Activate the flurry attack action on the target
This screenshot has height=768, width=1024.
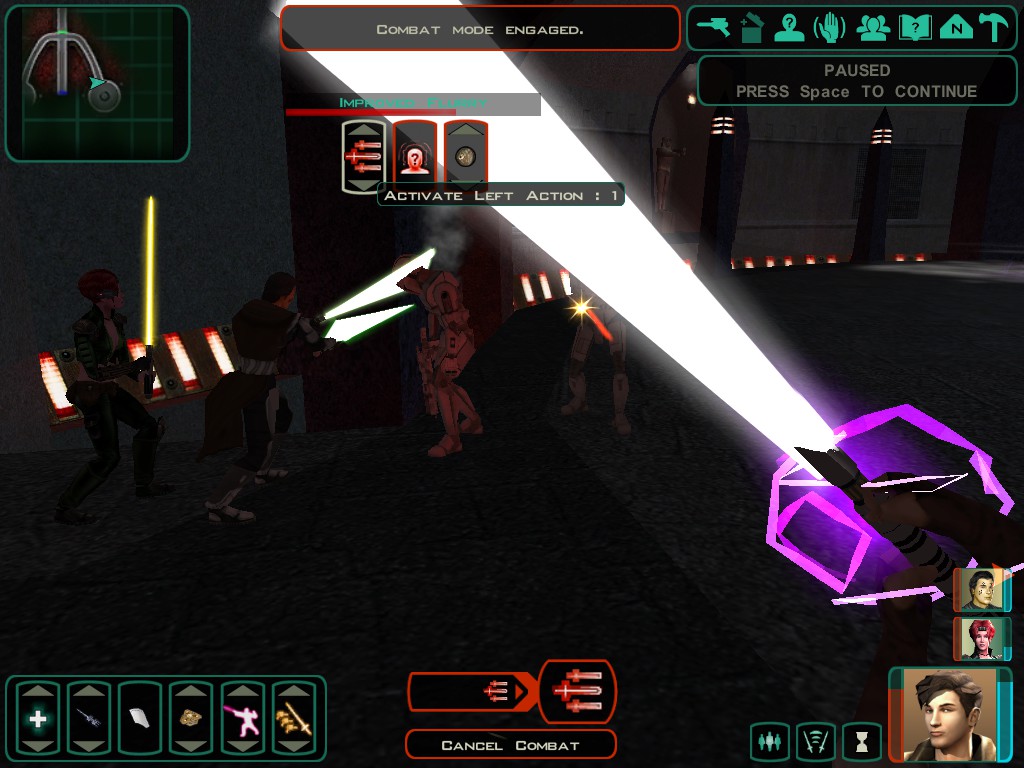coord(364,156)
